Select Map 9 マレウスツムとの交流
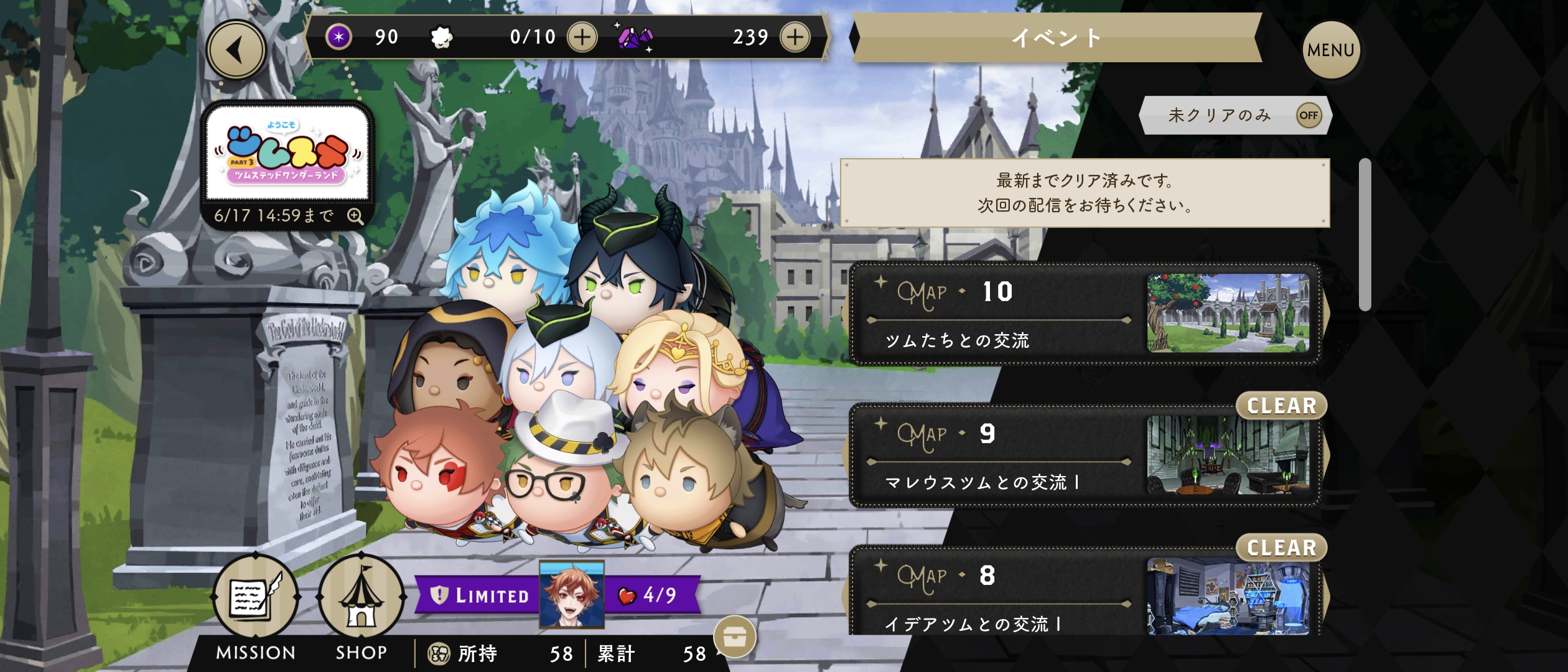The height and width of the screenshot is (672, 1568). pyautogui.click(x=1085, y=456)
